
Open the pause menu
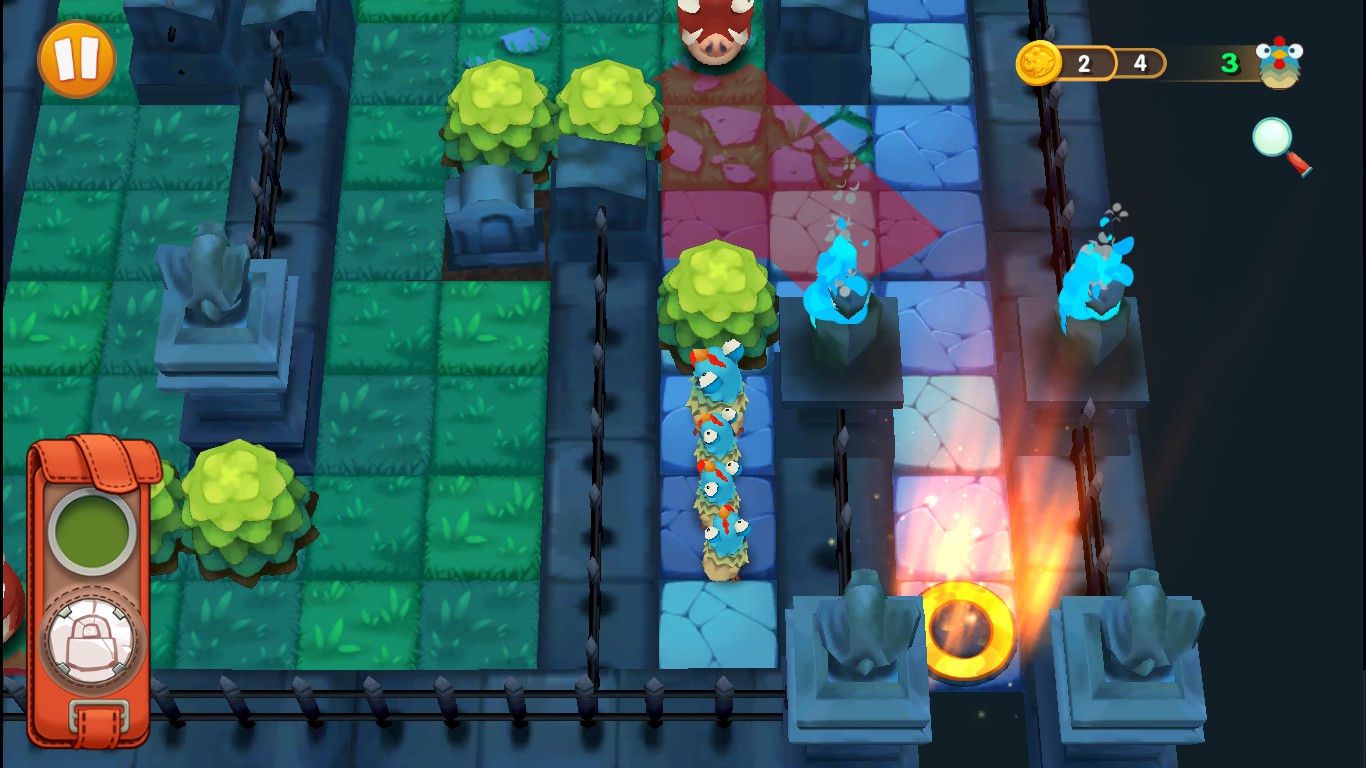[75, 57]
